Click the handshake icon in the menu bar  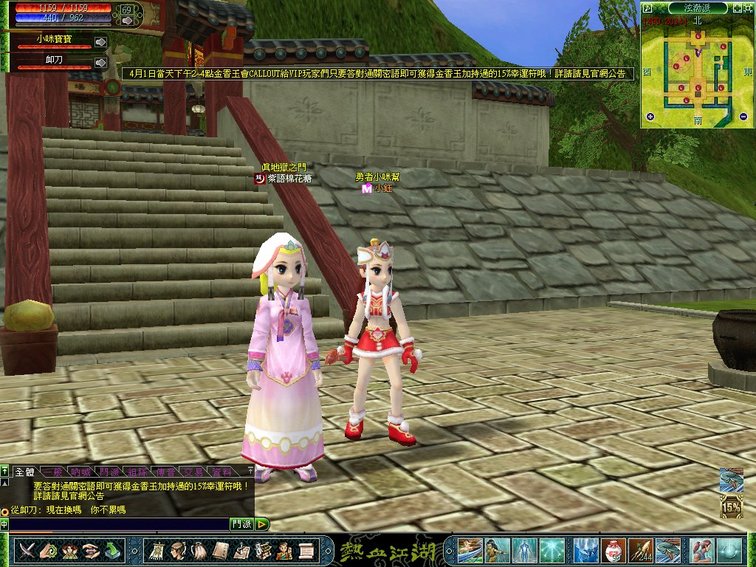[x=92, y=549]
